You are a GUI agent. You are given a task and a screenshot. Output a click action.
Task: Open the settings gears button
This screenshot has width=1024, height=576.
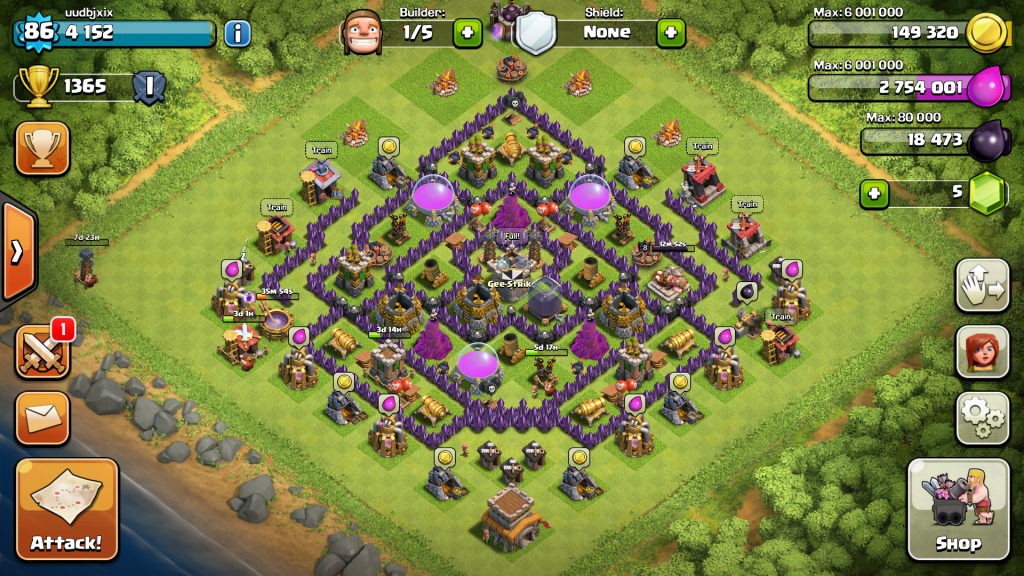[x=982, y=417]
